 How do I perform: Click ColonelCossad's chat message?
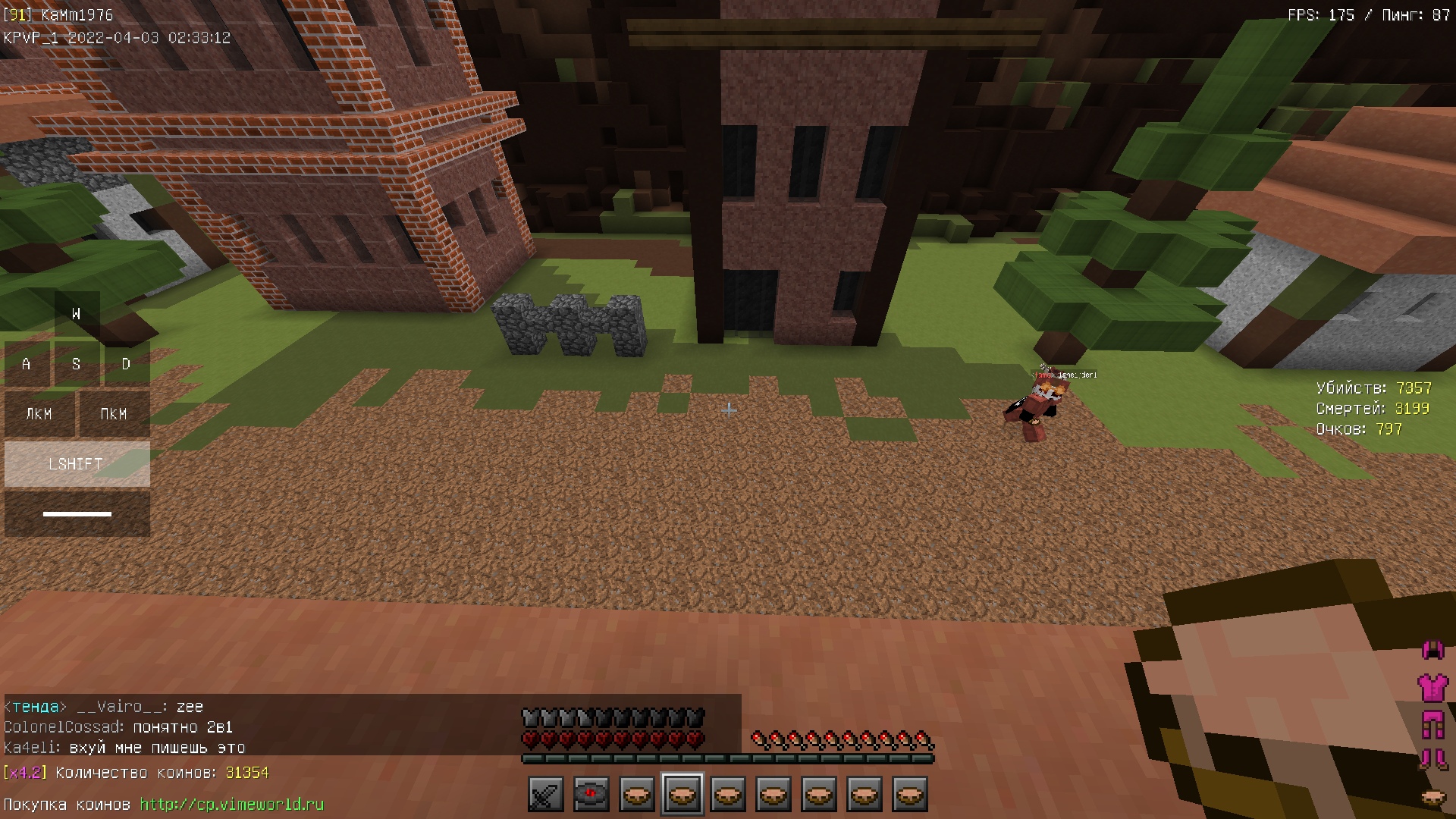118,727
